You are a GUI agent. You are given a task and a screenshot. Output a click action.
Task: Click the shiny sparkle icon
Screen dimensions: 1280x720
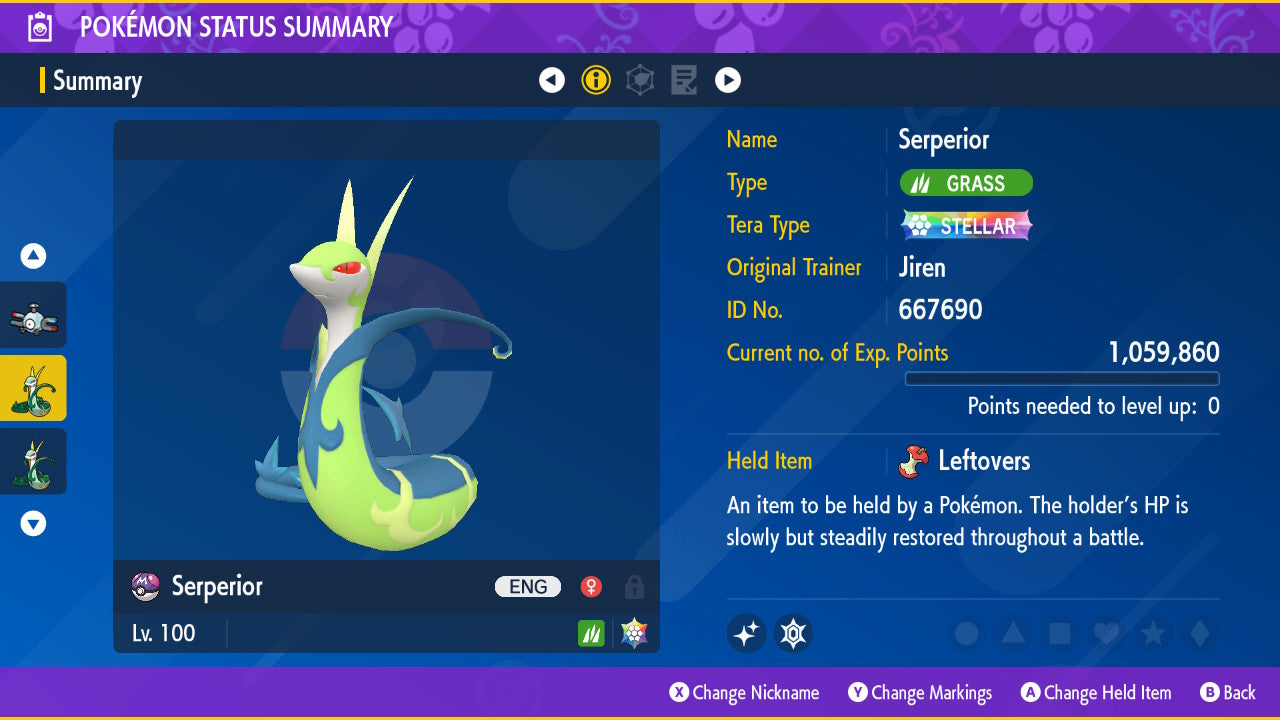pos(746,633)
